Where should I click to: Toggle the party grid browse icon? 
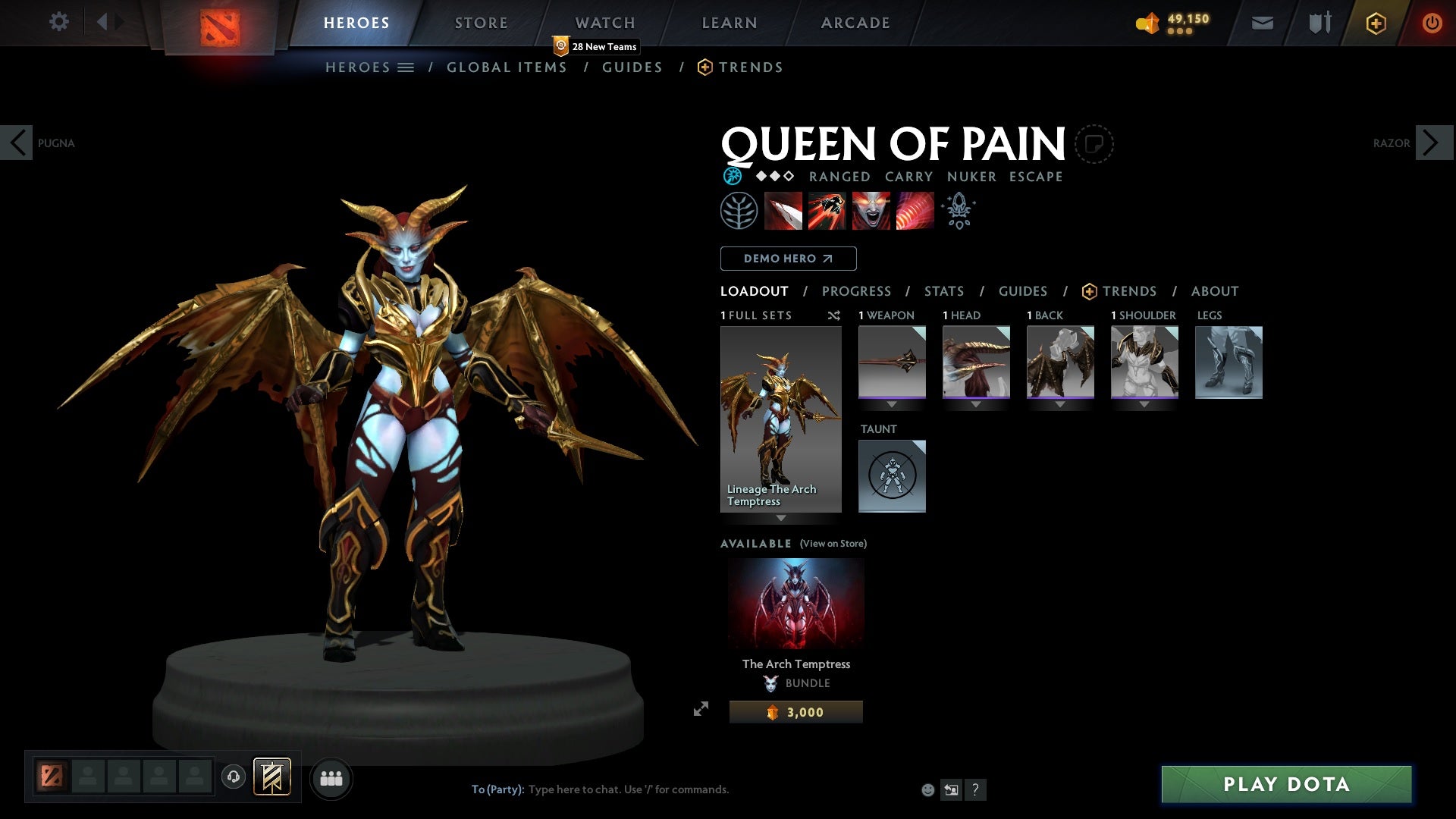tap(331, 778)
